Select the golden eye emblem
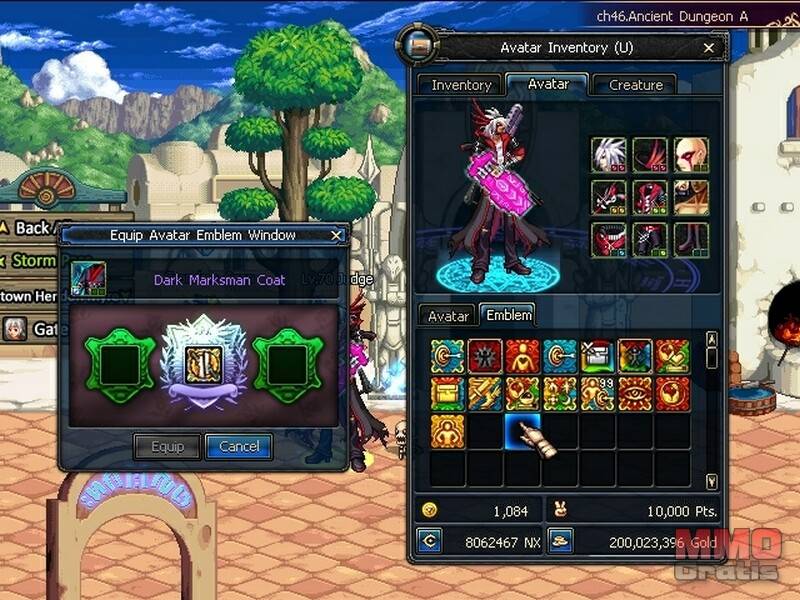The width and height of the screenshot is (800, 600). pyautogui.click(x=635, y=393)
